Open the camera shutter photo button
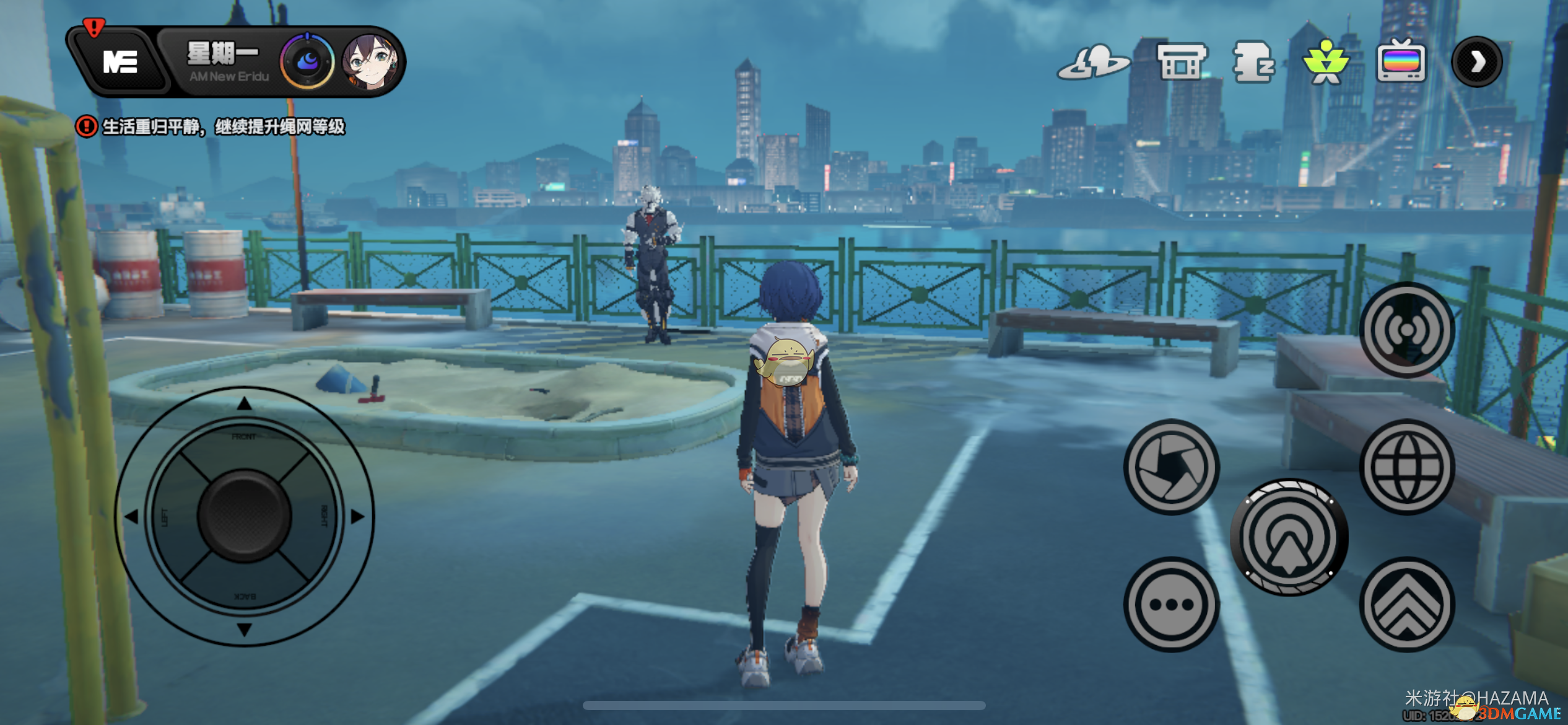This screenshot has height=725, width=1568. tap(1171, 467)
